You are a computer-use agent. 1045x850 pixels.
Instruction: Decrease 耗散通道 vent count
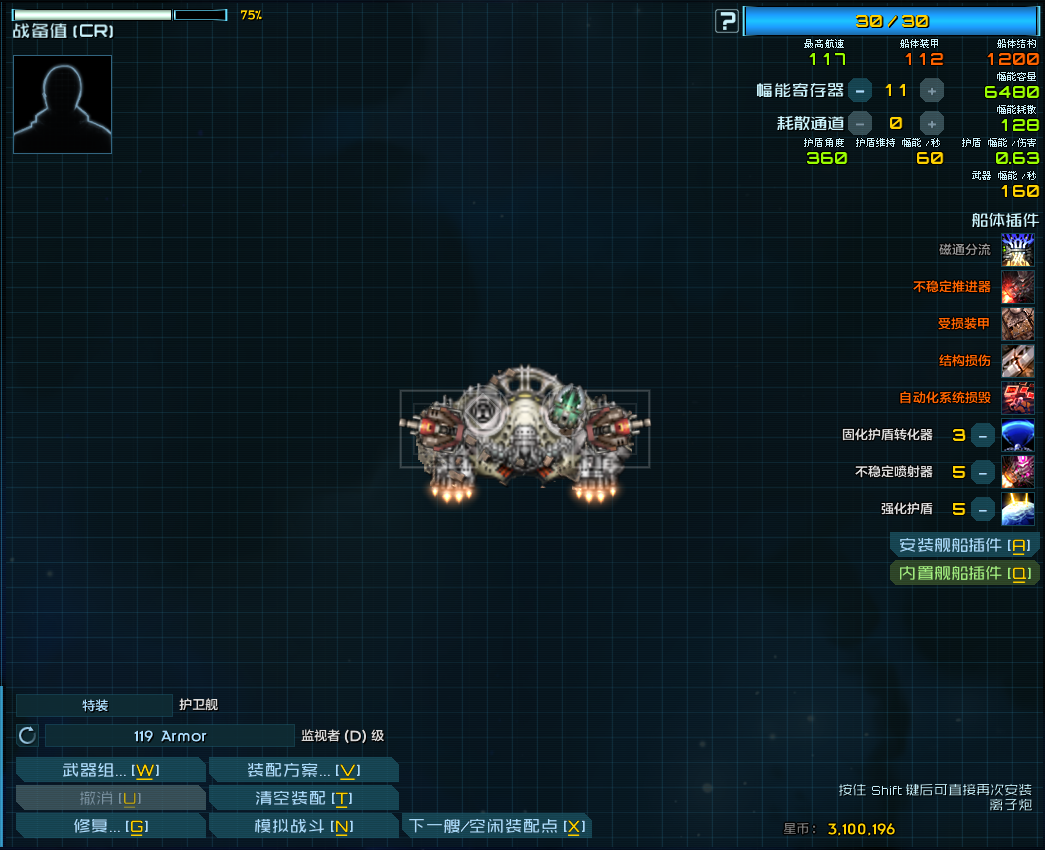point(860,124)
